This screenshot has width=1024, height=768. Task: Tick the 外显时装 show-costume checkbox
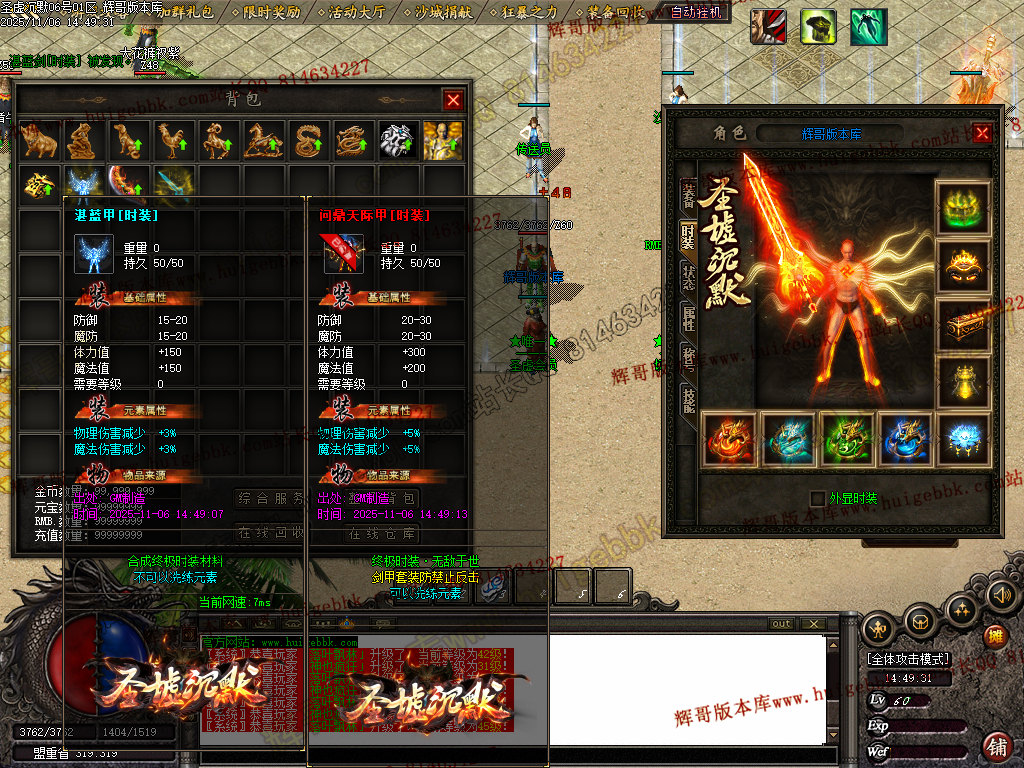click(x=817, y=498)
